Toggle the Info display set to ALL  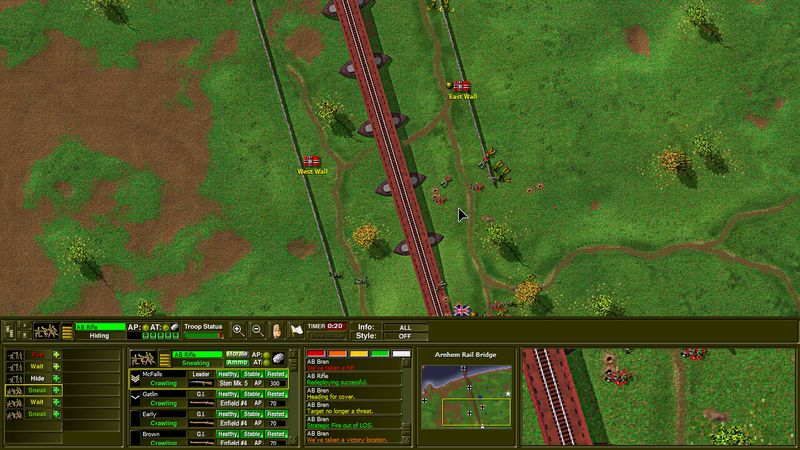coord(403,325)
